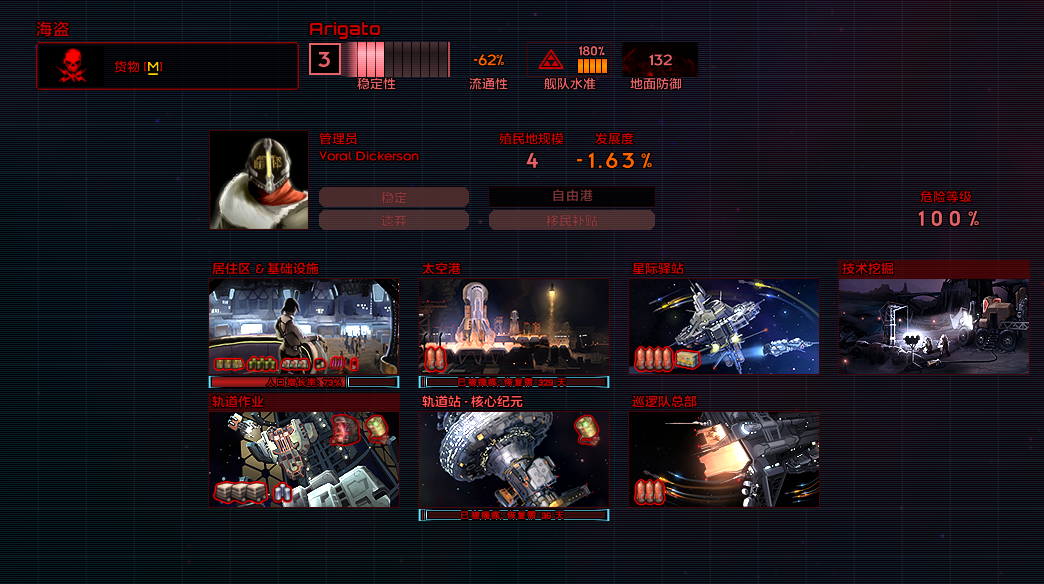Click the 舰队水准 fleet quality icon
This screenshot has width=1044, height=584.
(x=551, y=60)
